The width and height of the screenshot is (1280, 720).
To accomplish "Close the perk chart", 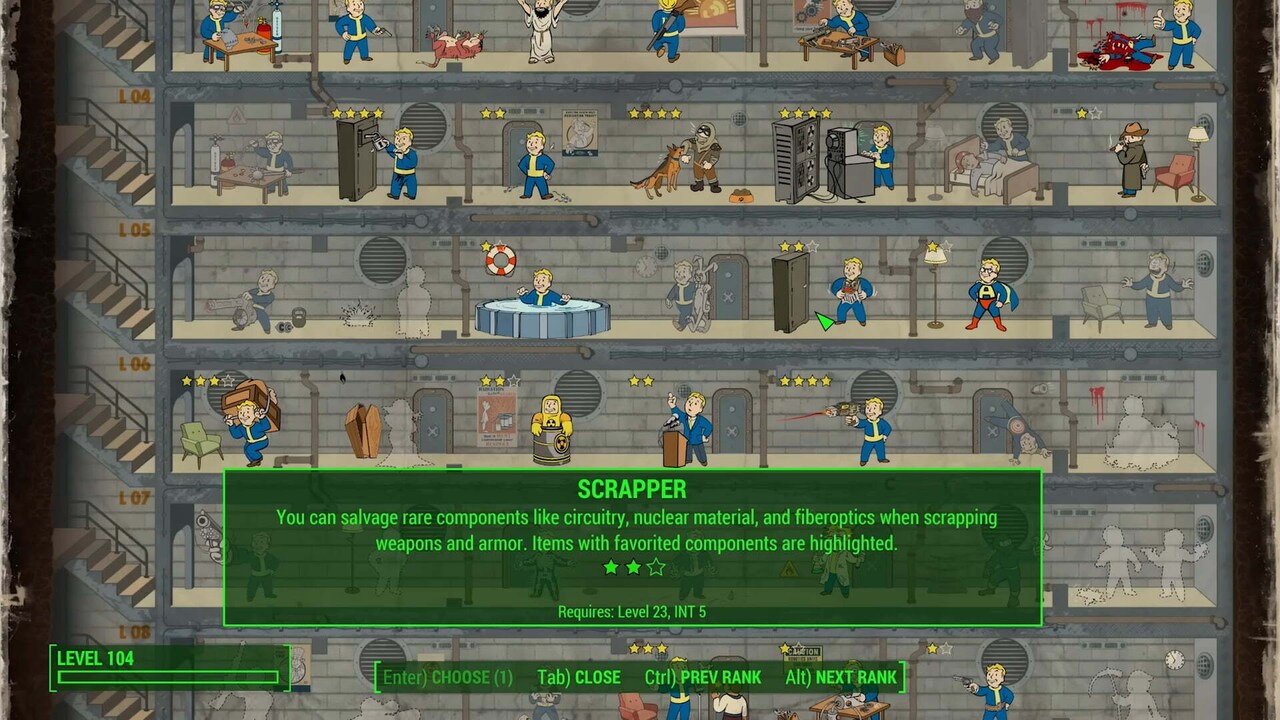I will click(579, 677).
